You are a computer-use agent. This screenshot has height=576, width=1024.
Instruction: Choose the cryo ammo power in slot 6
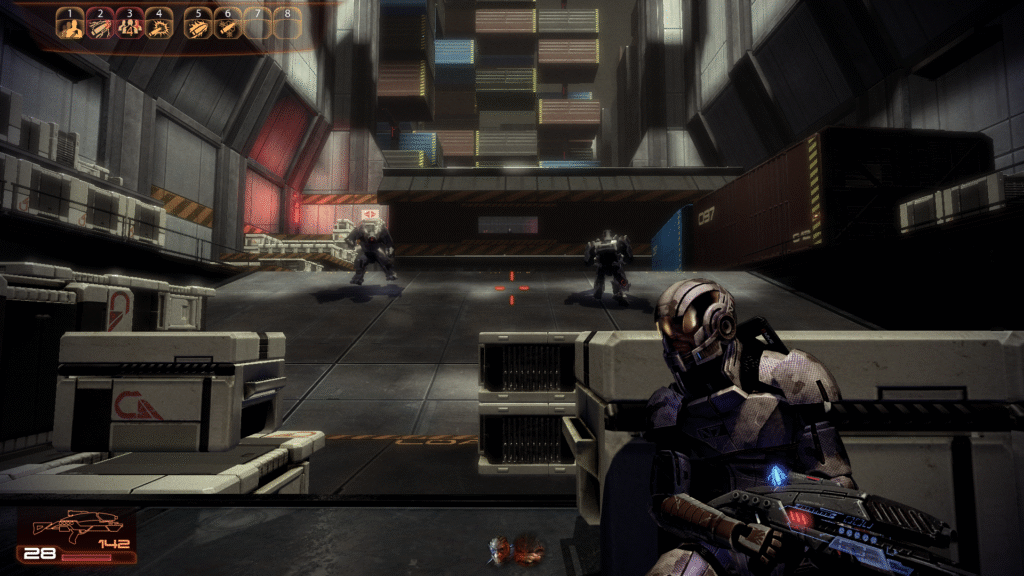pos(228,25)
